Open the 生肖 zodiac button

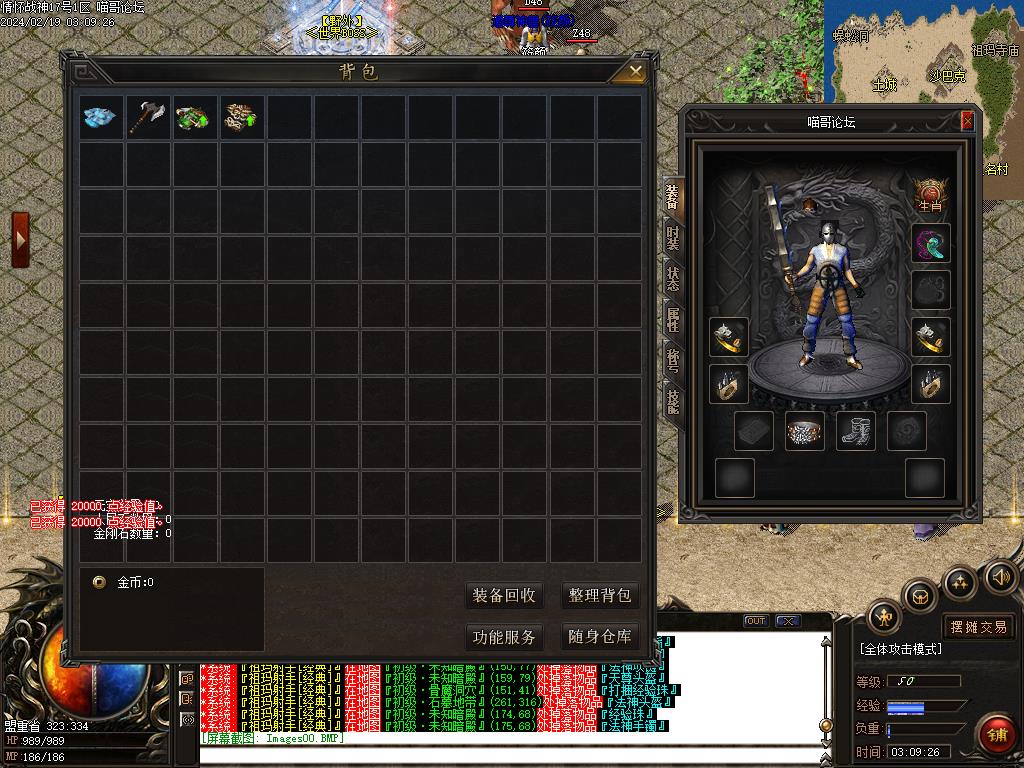click(931, 195)
